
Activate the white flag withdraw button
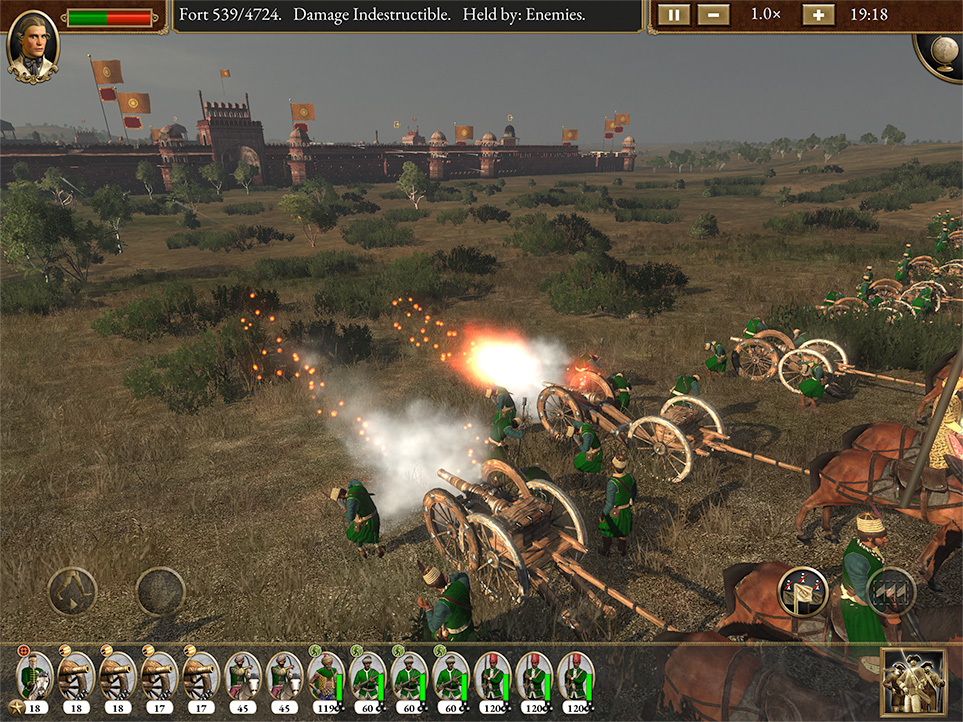pyautogui.click(x=803, y=592)
